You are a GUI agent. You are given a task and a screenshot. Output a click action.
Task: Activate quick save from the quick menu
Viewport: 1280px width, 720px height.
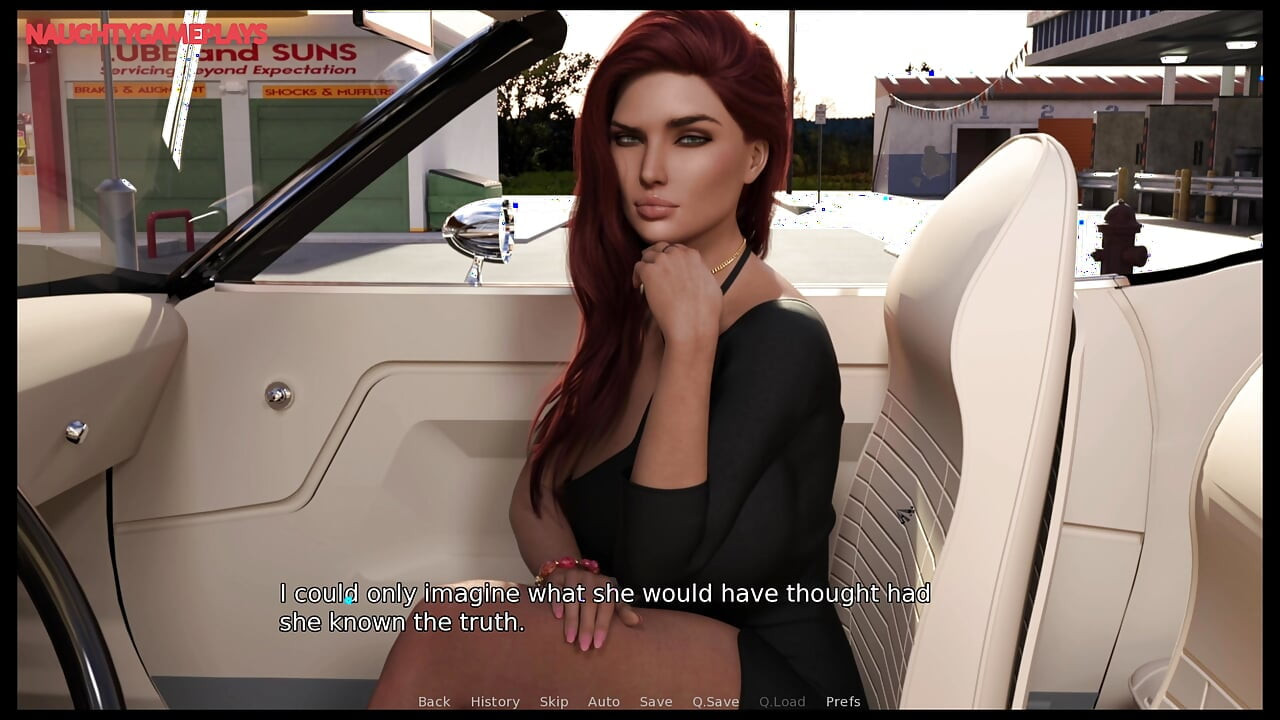[714, 701]
